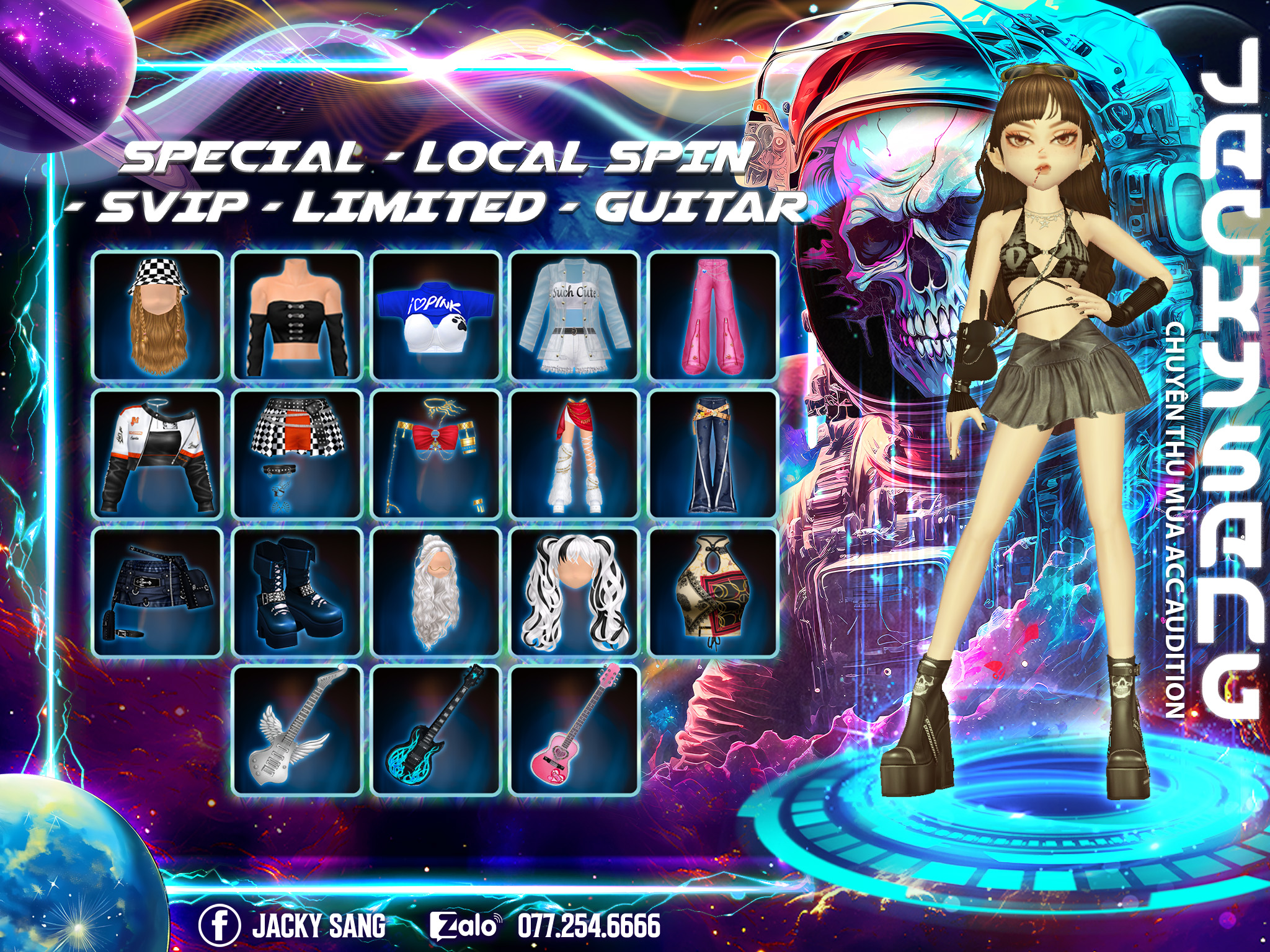The height and width of the screenshot is (952, 1270).
Task: Select the pink acoustic guitar
Action: tap(575, 729)
